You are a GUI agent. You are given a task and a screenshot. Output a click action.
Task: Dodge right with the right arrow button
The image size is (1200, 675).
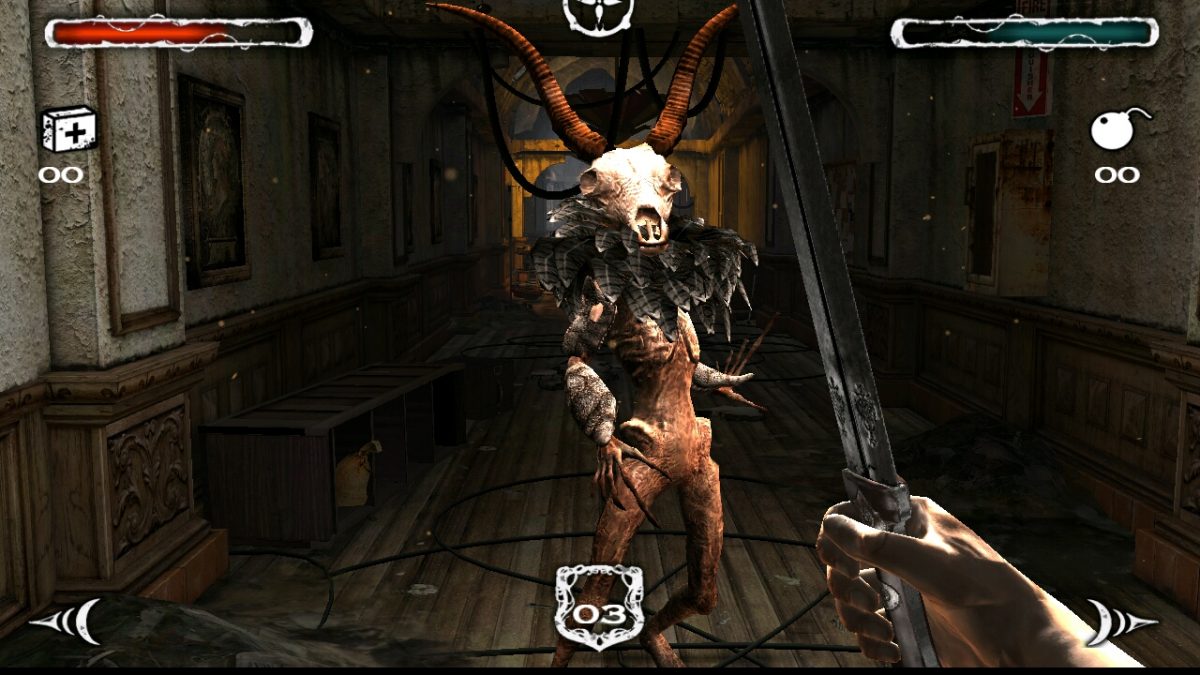[1121, 622]
